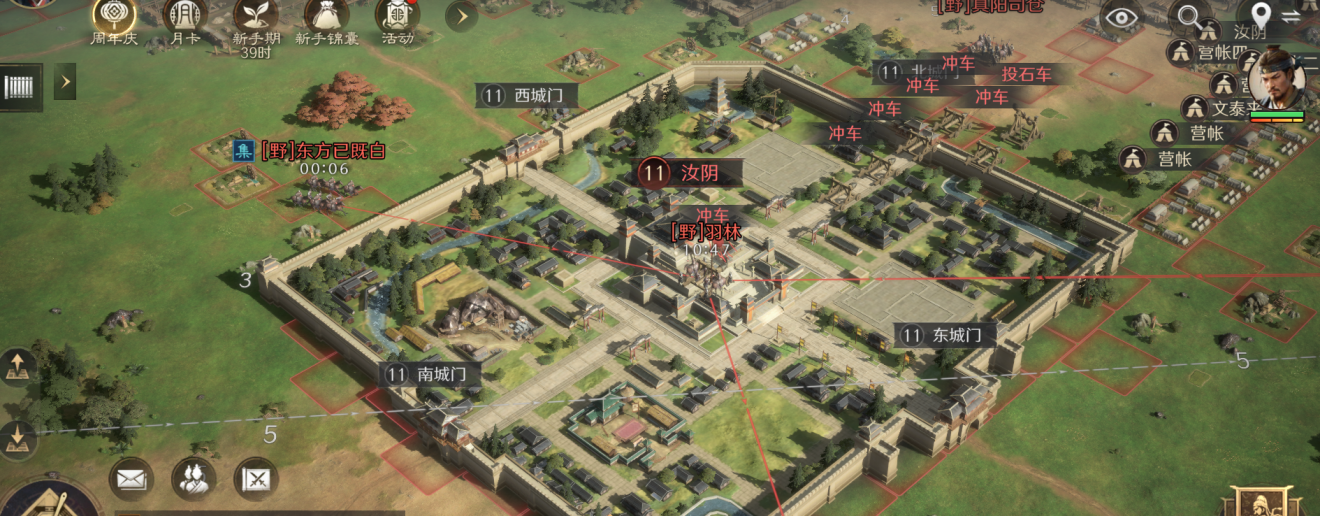The height and width of the screenshot is (516, 1320).
Task: Expand the top icon row arrow
Action: [460, 16]
